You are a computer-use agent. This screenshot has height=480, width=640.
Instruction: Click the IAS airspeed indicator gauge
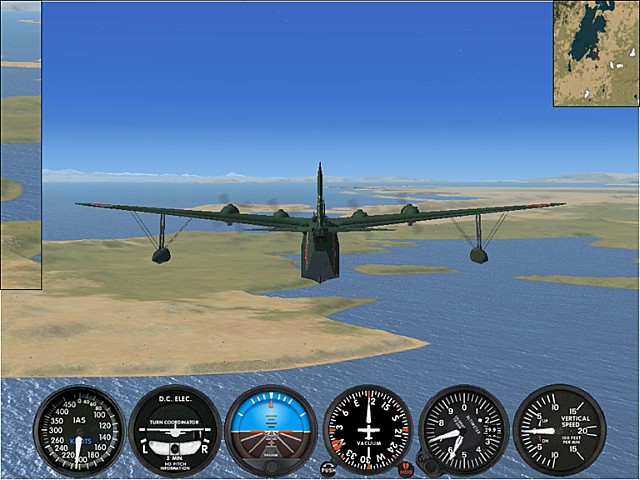(79, 430)
